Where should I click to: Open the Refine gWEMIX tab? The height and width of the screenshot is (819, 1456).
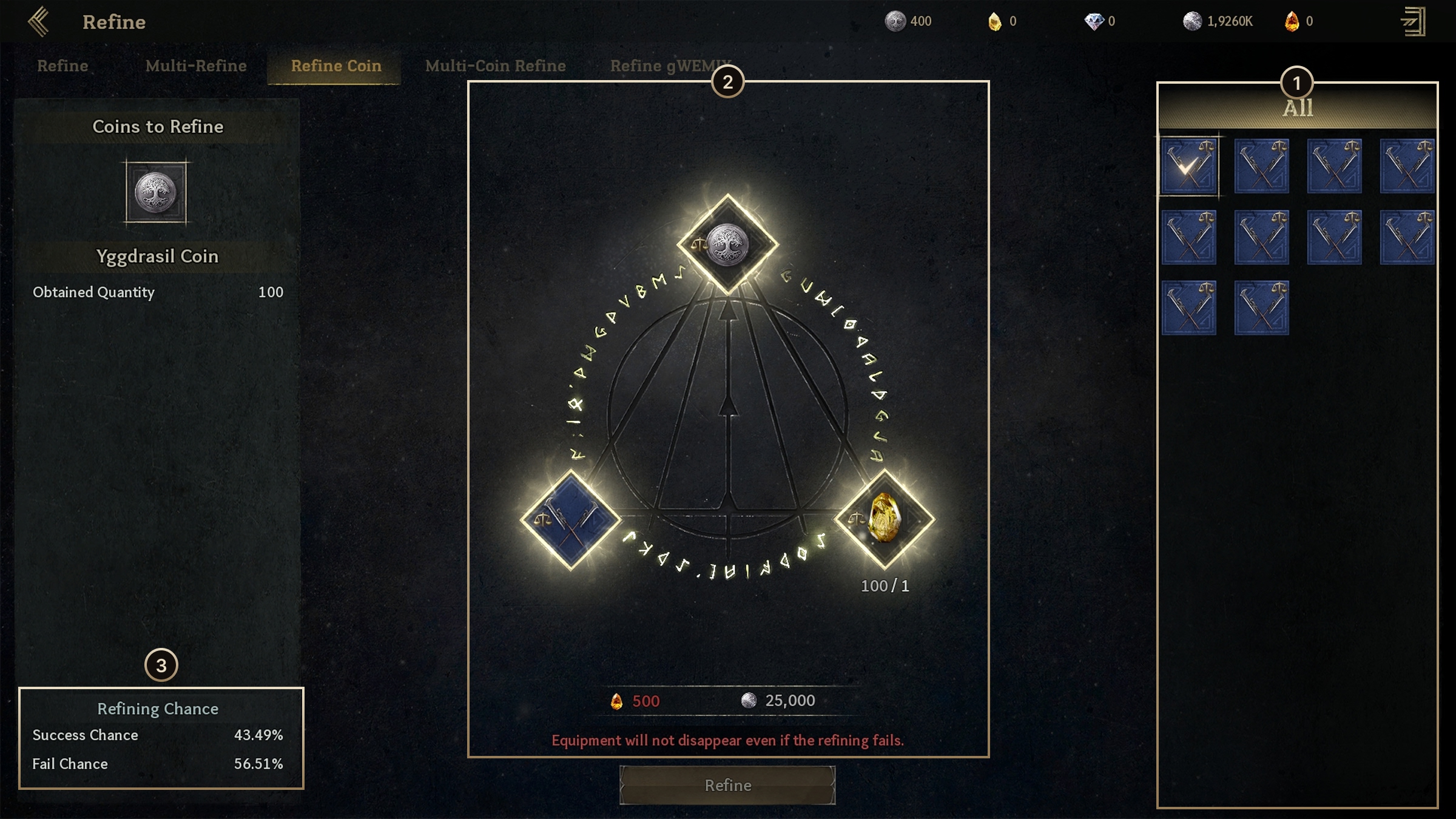(x=661, y=66)
